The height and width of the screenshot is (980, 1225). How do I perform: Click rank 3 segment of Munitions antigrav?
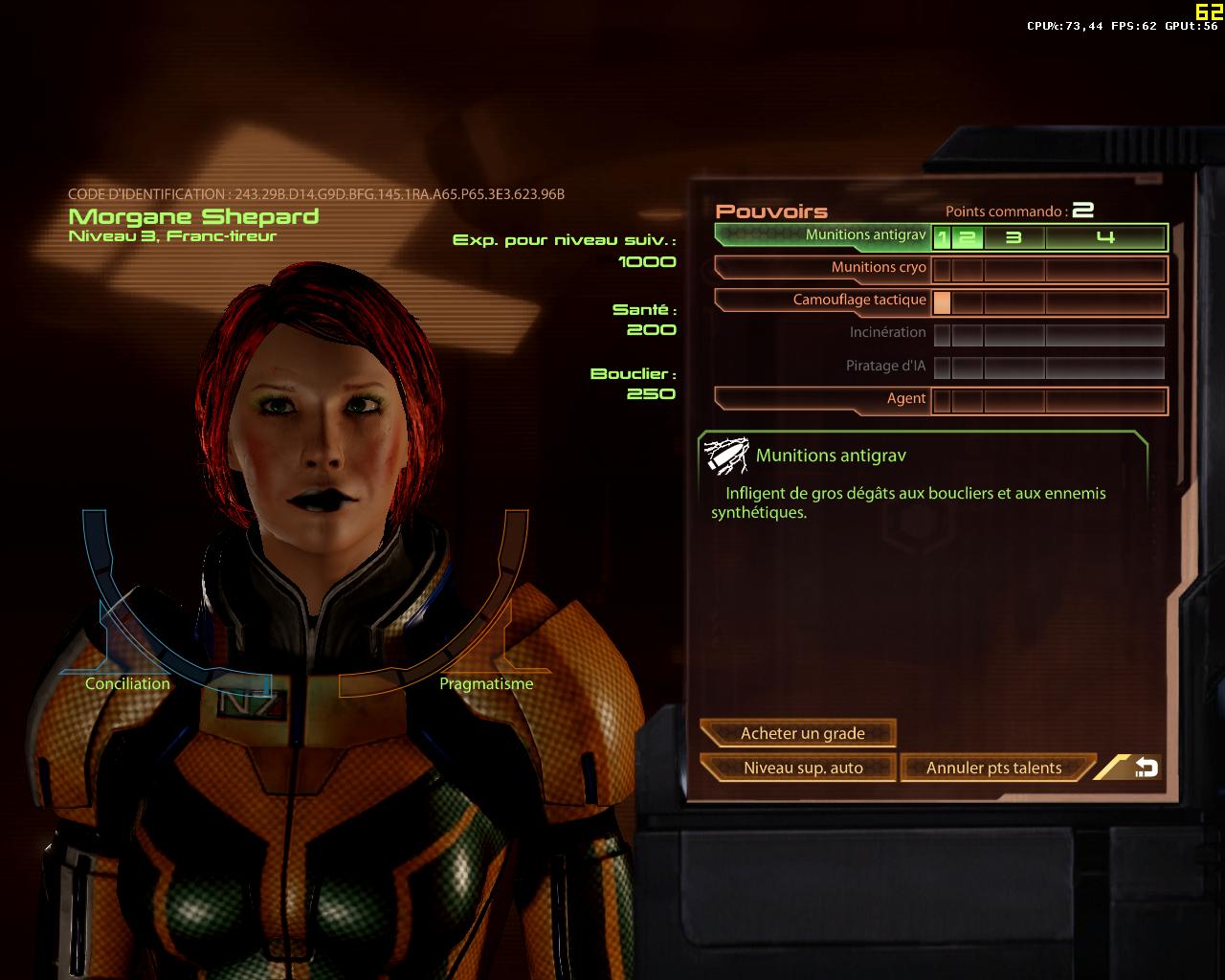1012,237
